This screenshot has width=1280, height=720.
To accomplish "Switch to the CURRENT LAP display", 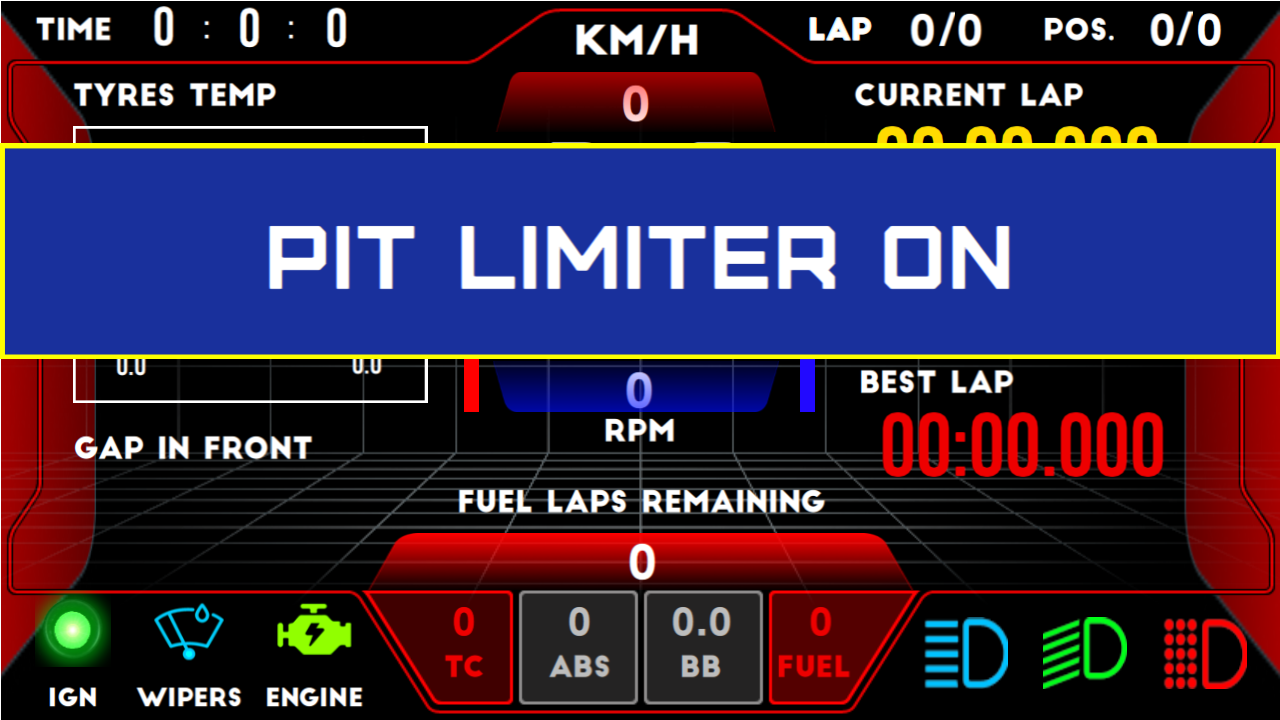I will tap(968, 96).
